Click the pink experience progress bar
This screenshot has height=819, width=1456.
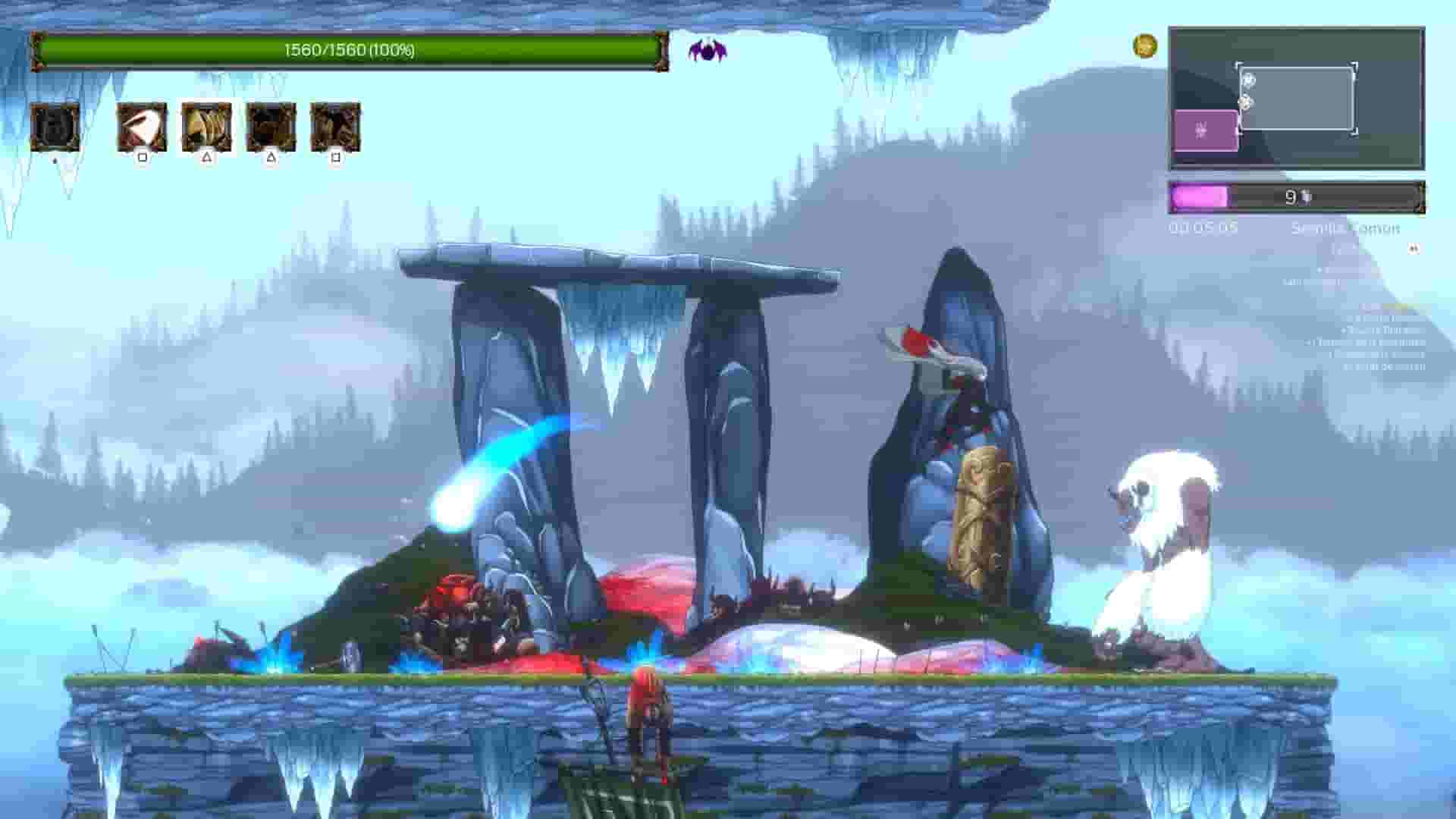(x=1200, y=198)
